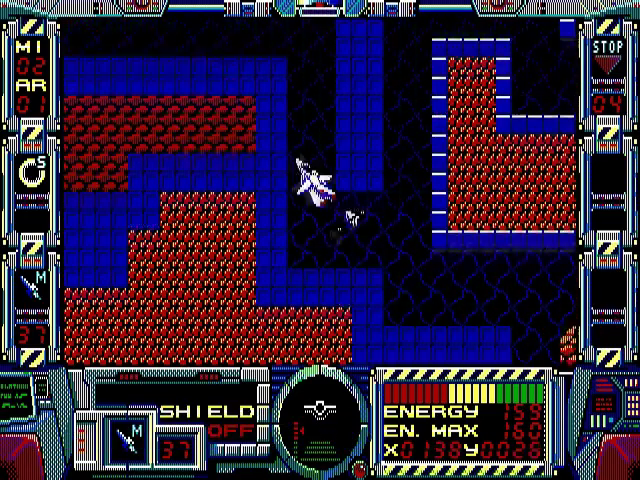Toggle the SHIELD OFF status
The height and width of the screenshot is (480, 640).
(207, 421)
